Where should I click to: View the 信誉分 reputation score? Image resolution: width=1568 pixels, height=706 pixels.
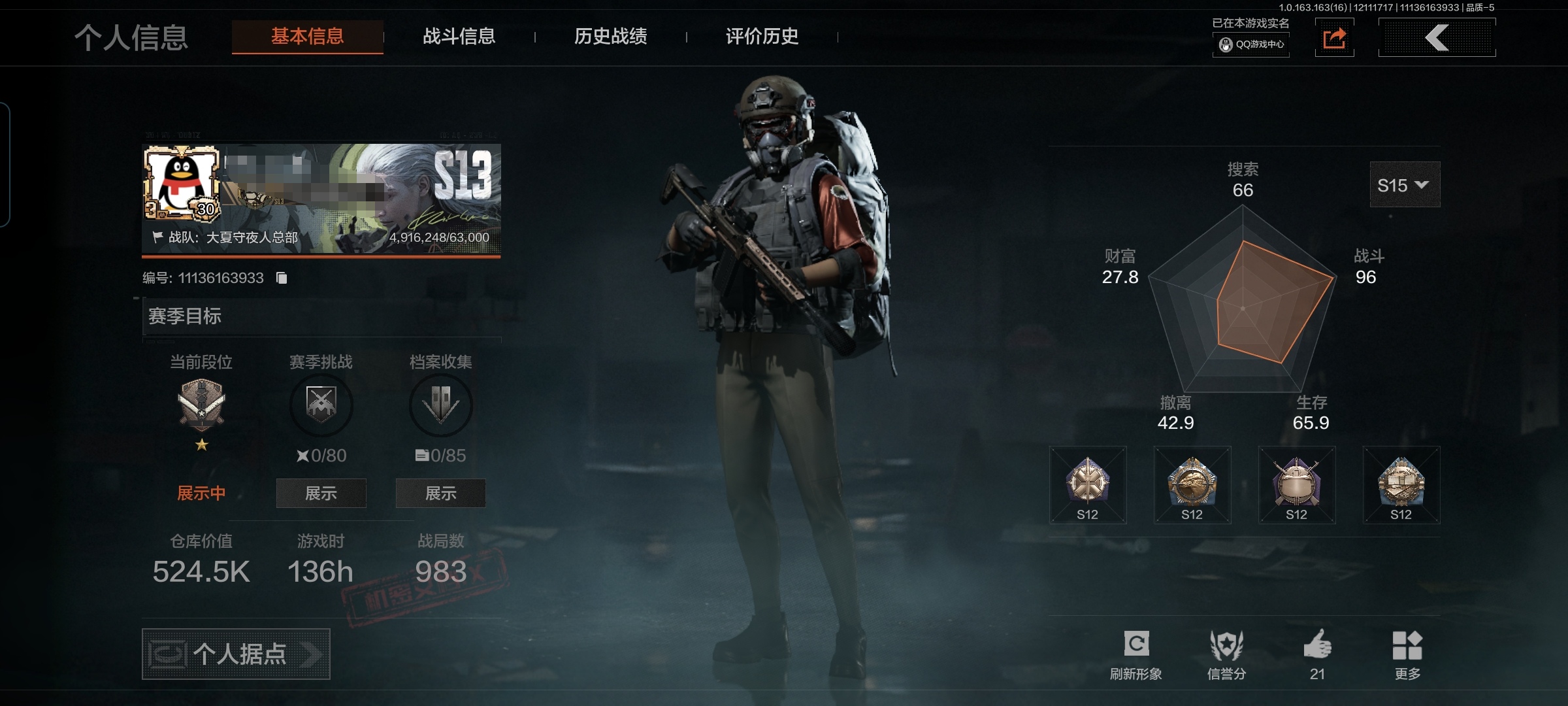pyautogui.click(x=1226, y=654)
